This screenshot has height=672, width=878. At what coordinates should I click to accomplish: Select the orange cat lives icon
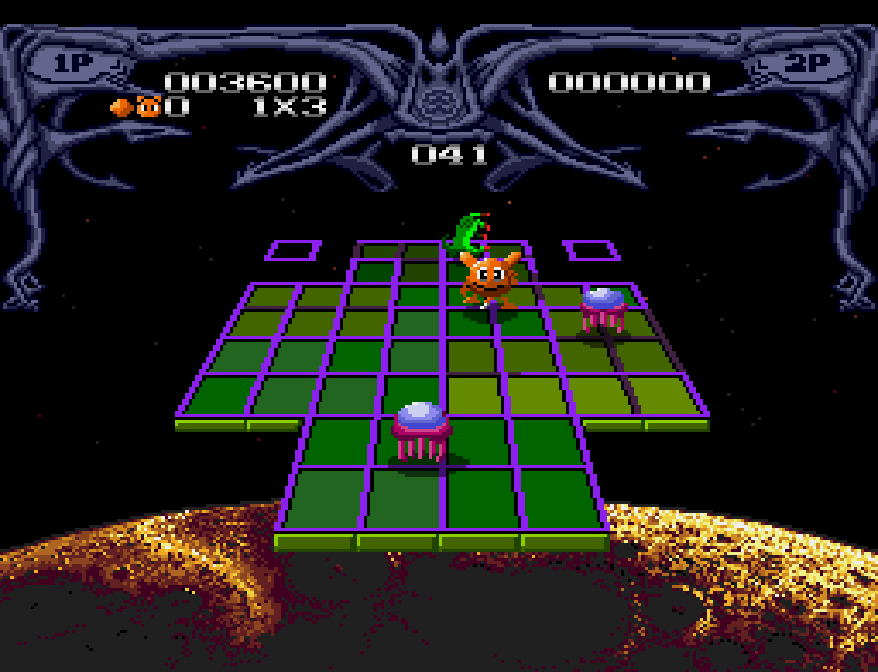point(149,106)
